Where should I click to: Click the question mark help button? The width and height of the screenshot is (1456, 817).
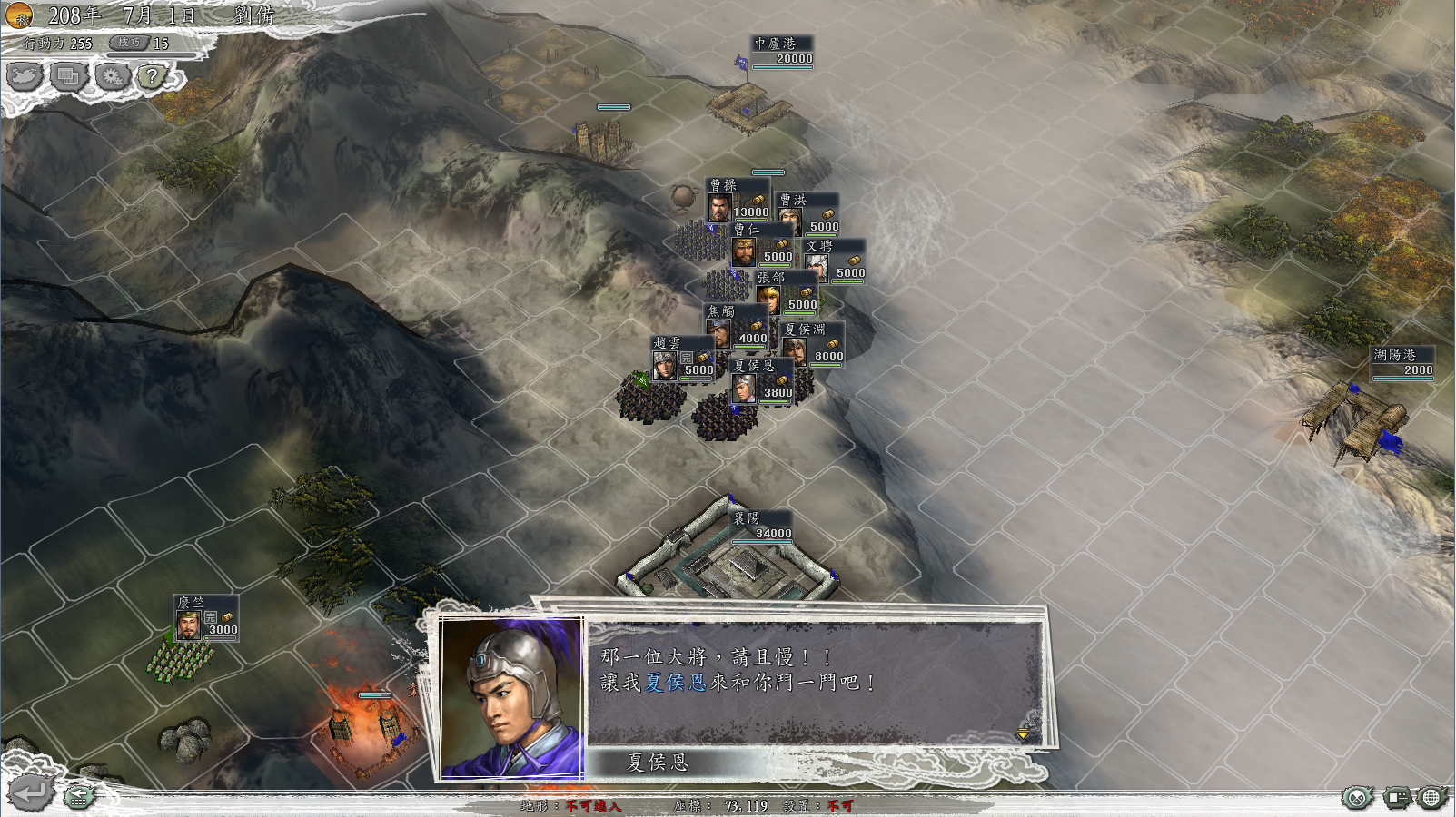click(x=153, y=76)
